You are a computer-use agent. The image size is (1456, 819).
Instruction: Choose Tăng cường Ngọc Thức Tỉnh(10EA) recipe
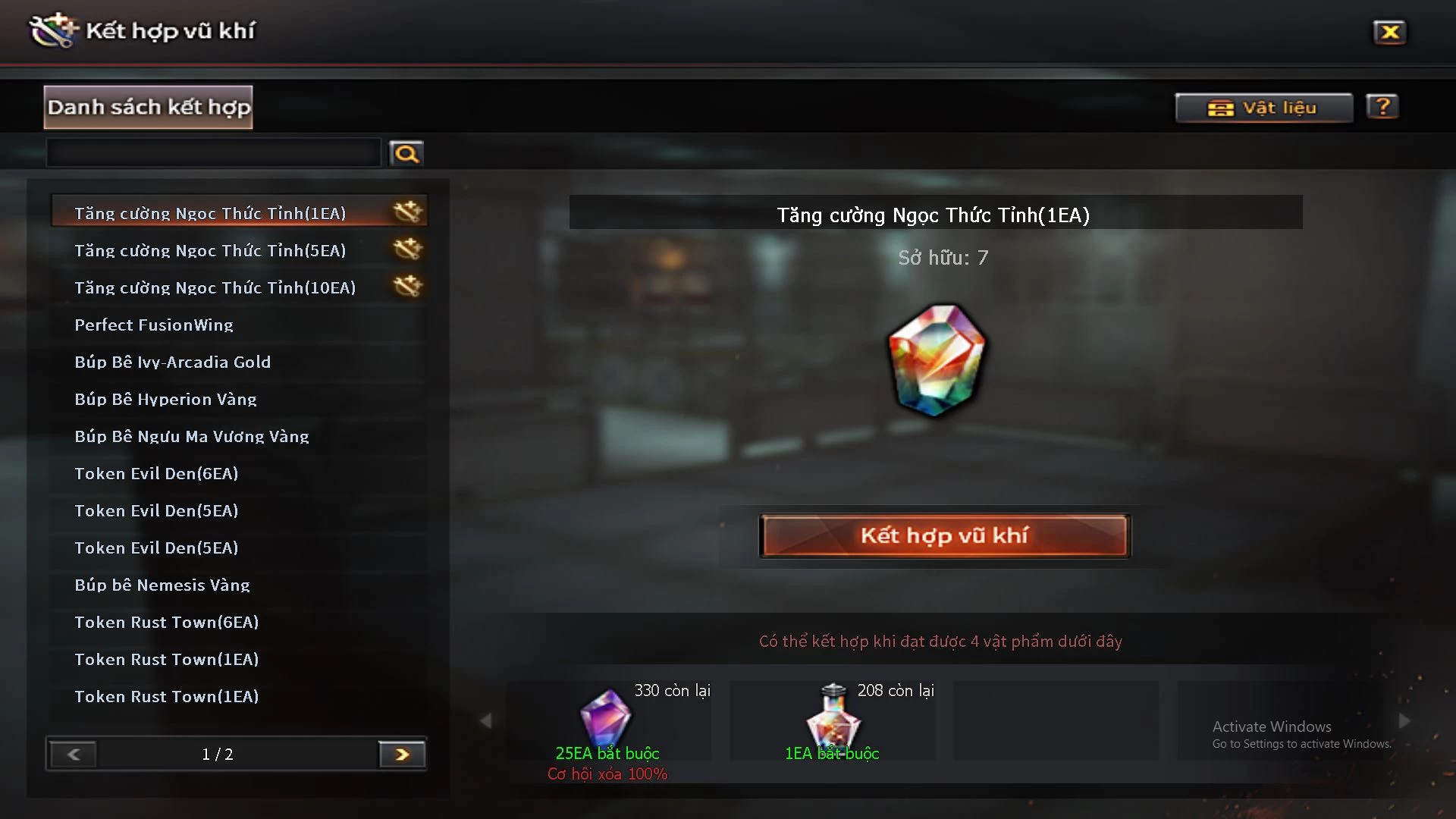pos(215,287)
